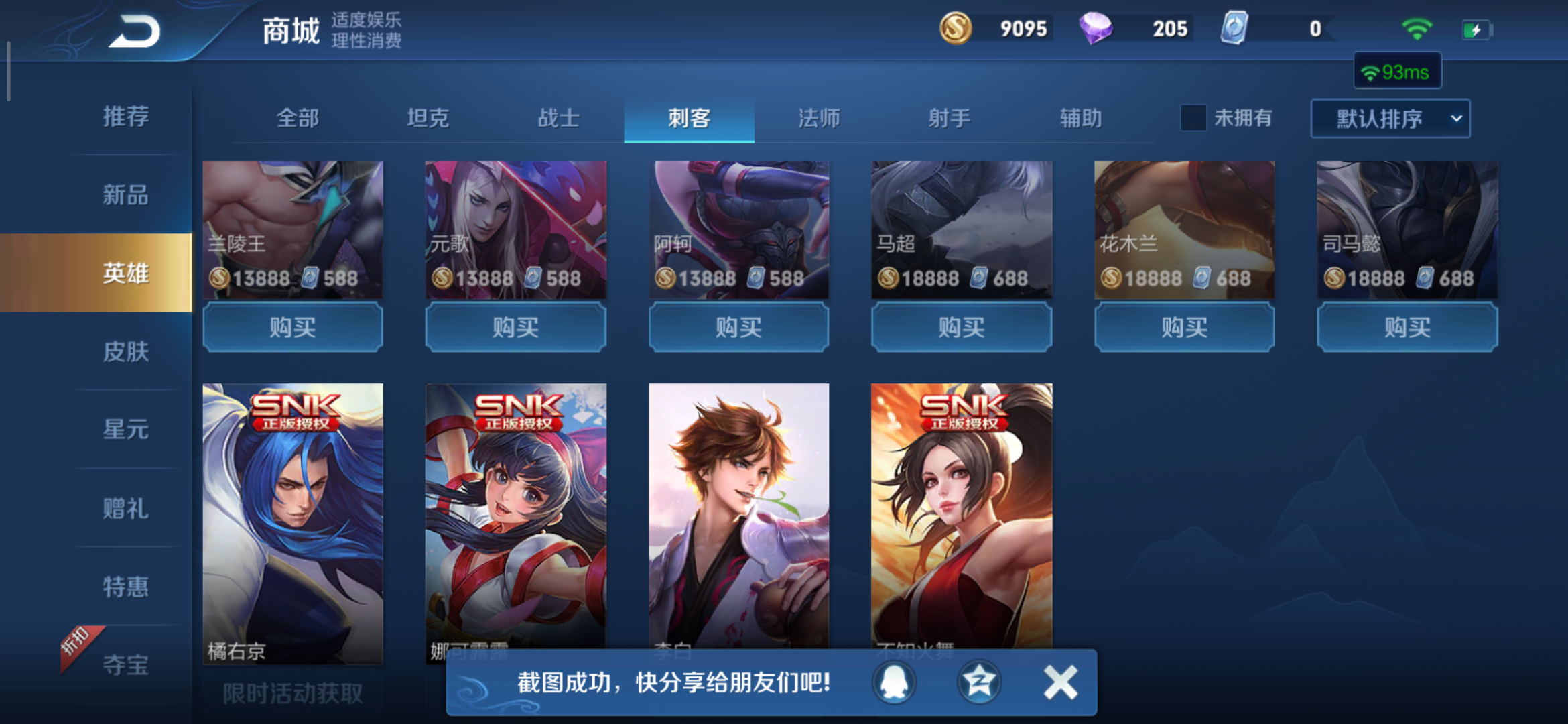Switch to the 法师 hero category tab

click(819, 118)
